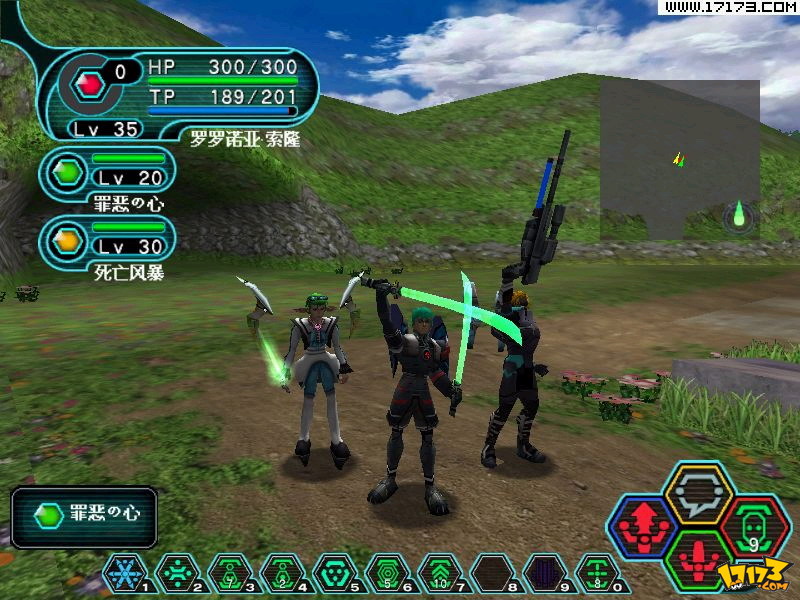The height and width of the screenshot is (600, 800).
Task: Select the snowflake ice technique in slot 1
Action: point(125,573)
